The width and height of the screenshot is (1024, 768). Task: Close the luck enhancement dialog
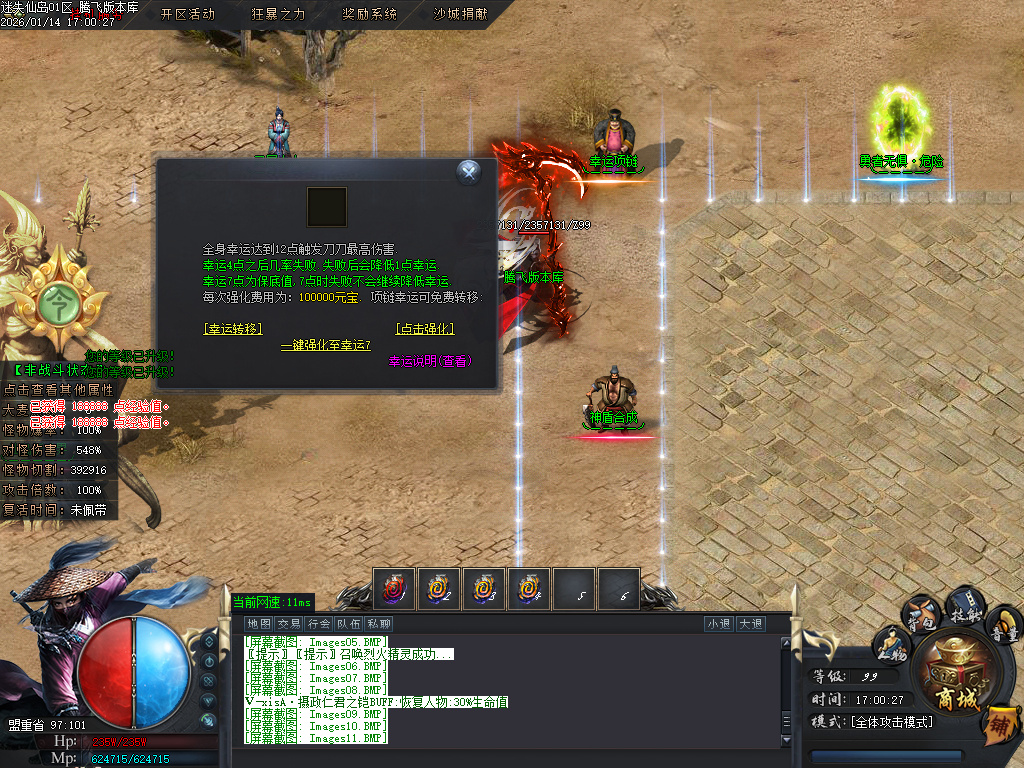pos(469,173)
